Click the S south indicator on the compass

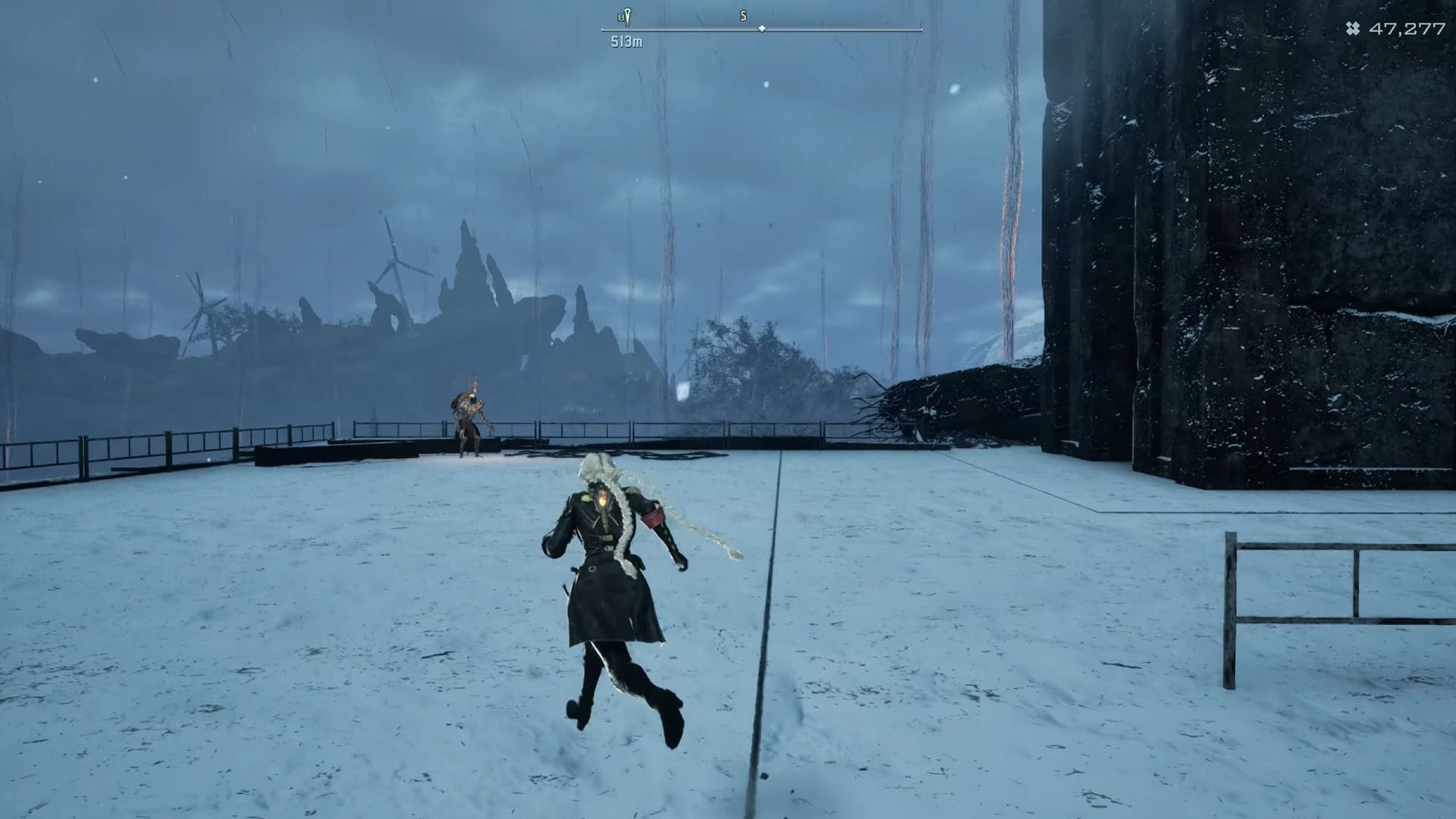point(743,16)
